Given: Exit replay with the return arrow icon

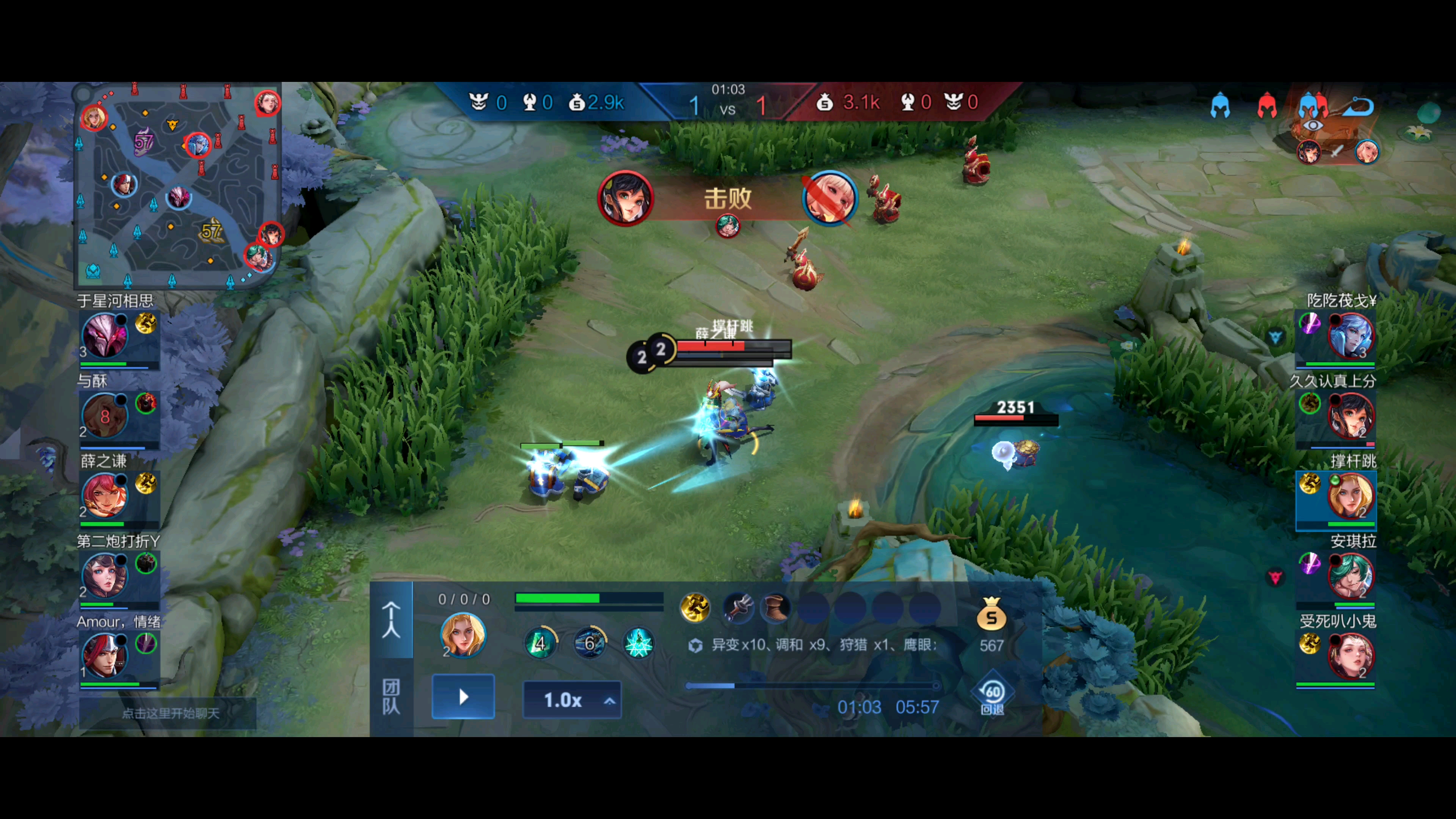Looking at the screenshot, I should (1358, 106).
